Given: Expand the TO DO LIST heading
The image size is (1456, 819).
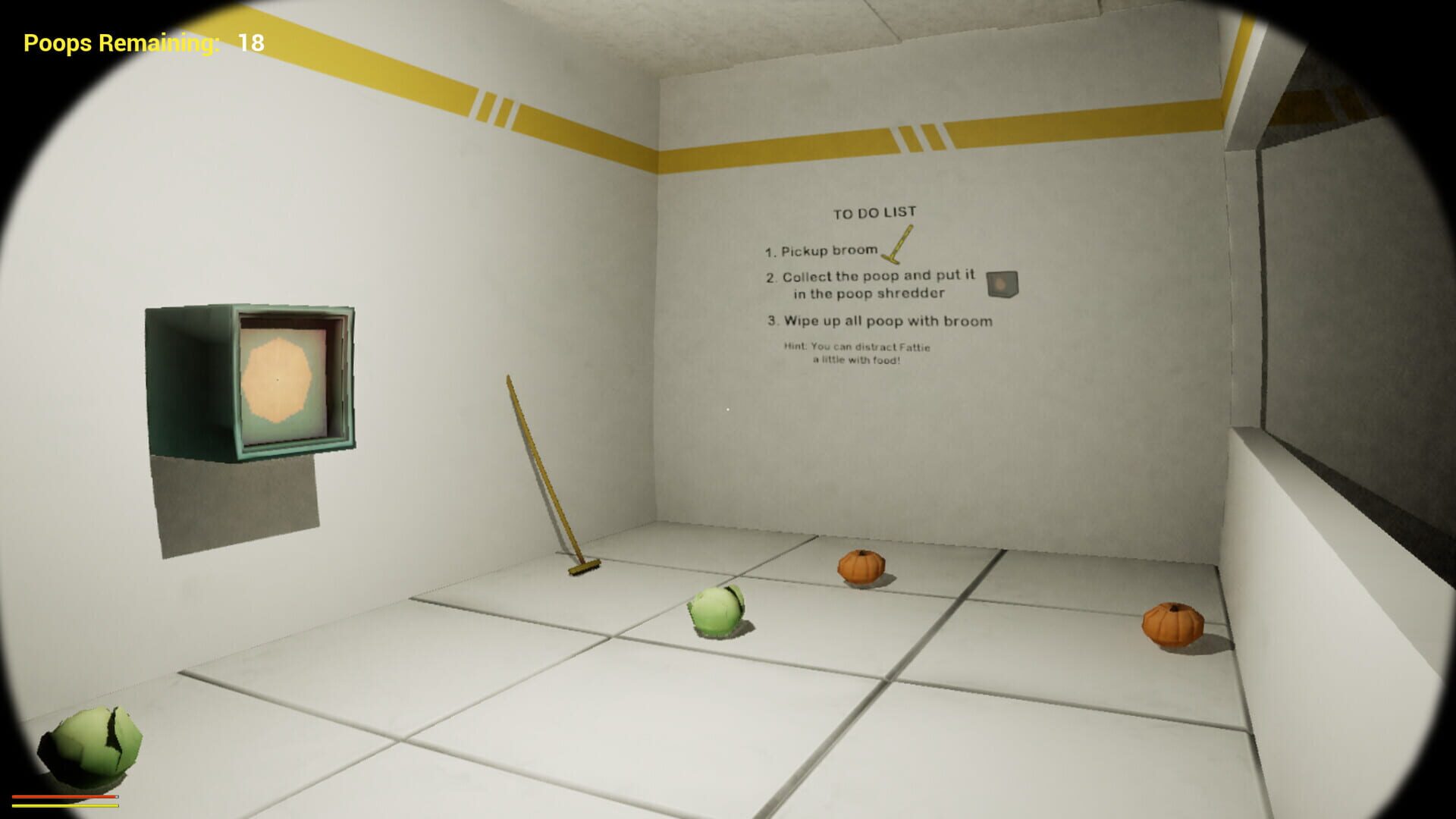Looking at the screenshot, I should coord(874,212).
